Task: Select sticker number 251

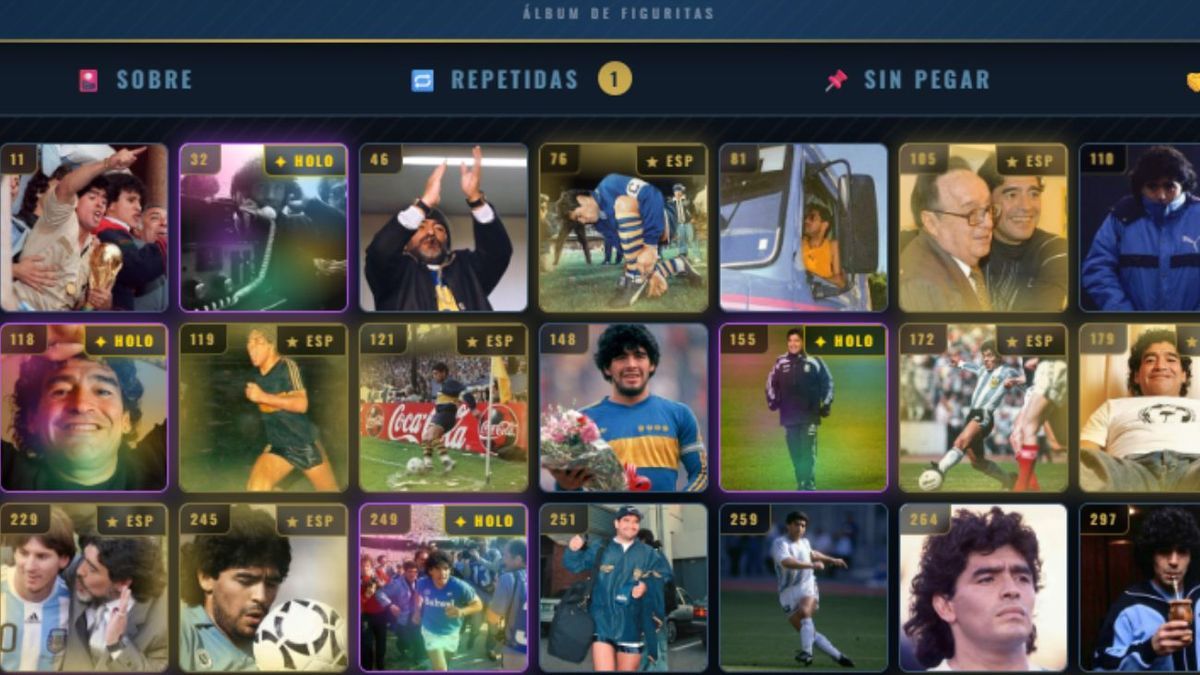Action: tap(623, 588)
